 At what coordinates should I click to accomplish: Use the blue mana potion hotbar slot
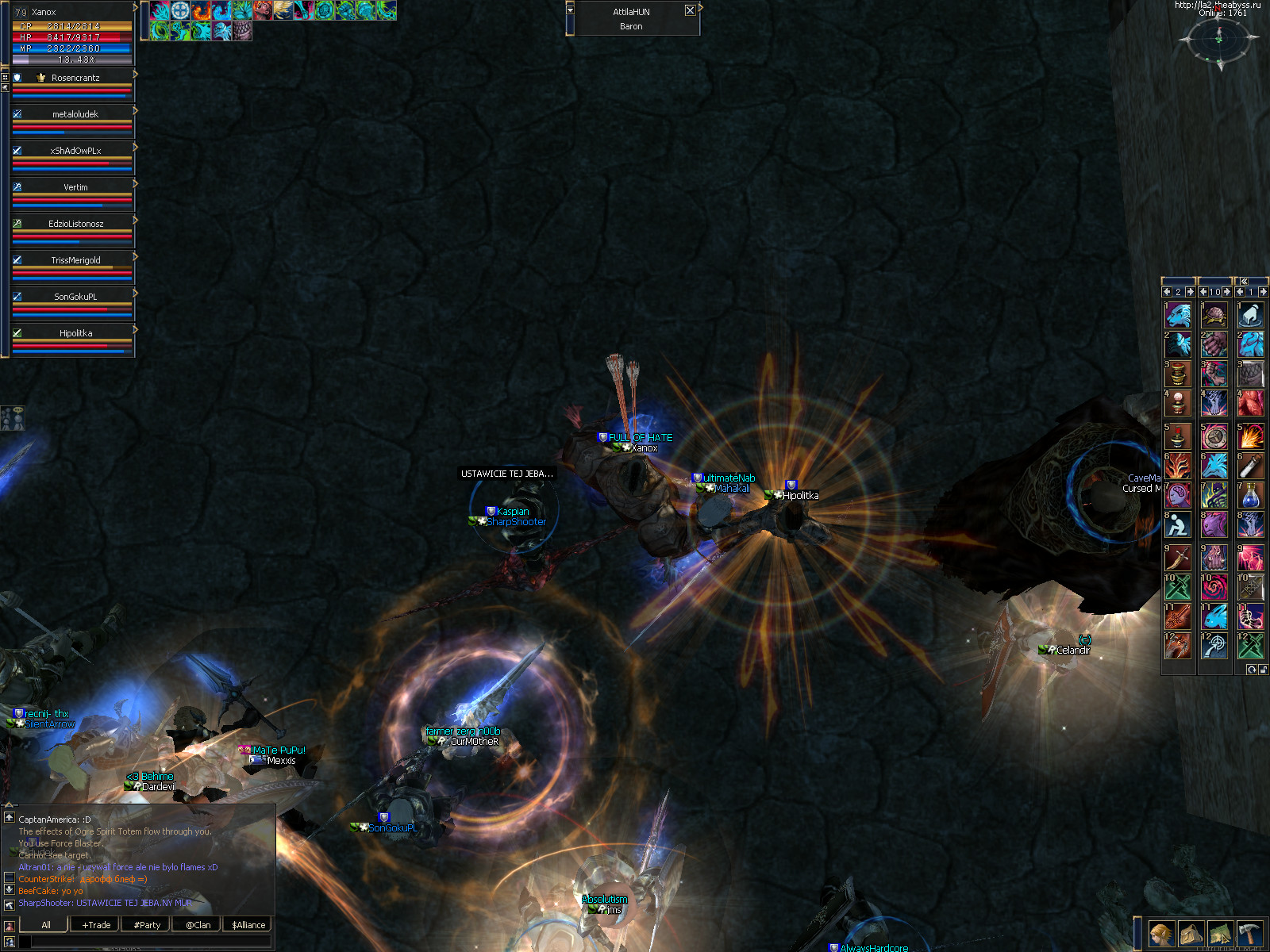coord(1250,495)
